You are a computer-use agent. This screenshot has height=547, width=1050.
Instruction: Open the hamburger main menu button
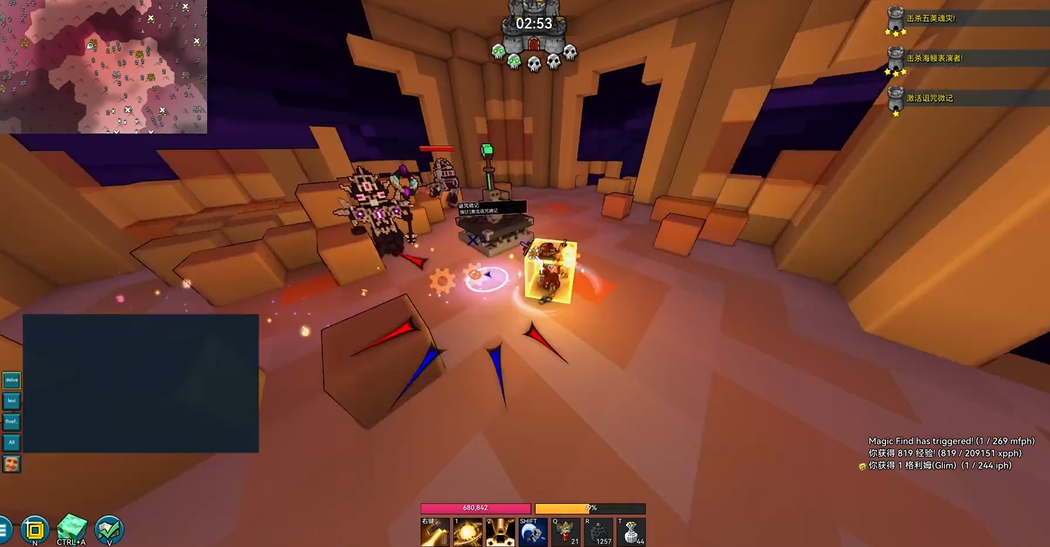(4, 529)
